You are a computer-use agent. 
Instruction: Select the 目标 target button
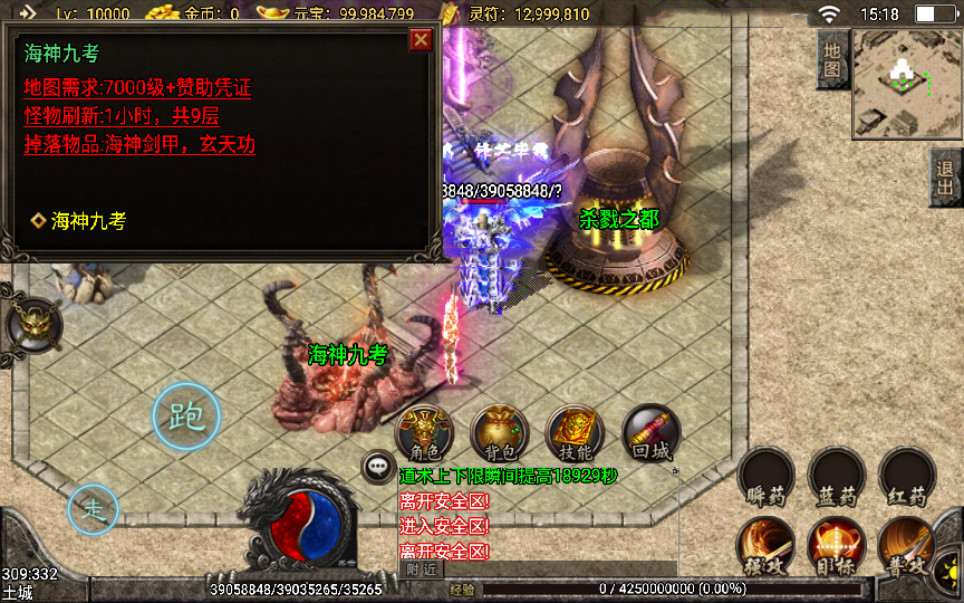[836, 546]
